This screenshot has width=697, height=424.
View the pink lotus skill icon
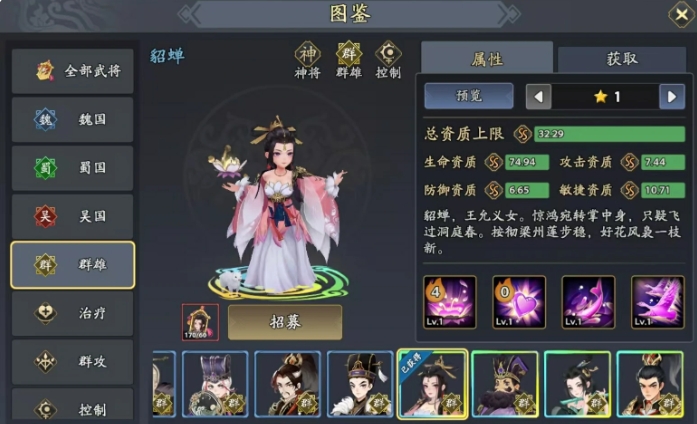[x=449, y=302]
